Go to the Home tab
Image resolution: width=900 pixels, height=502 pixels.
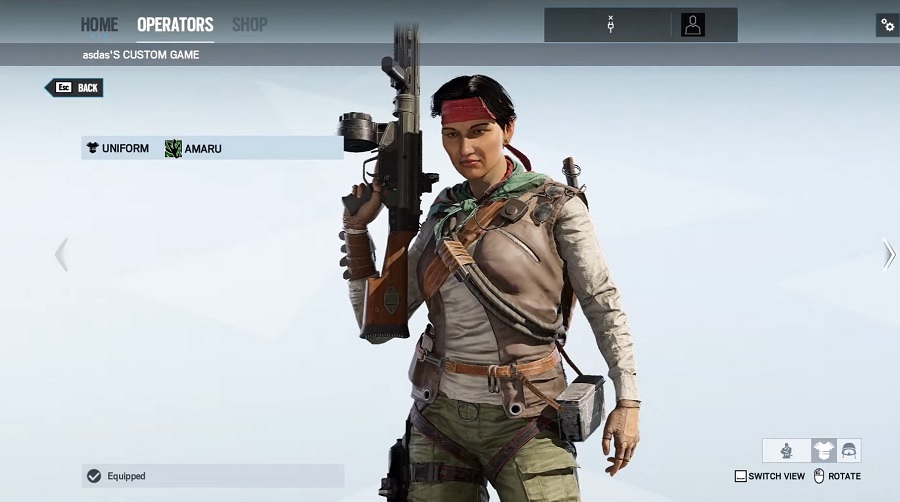pos(99,24)
